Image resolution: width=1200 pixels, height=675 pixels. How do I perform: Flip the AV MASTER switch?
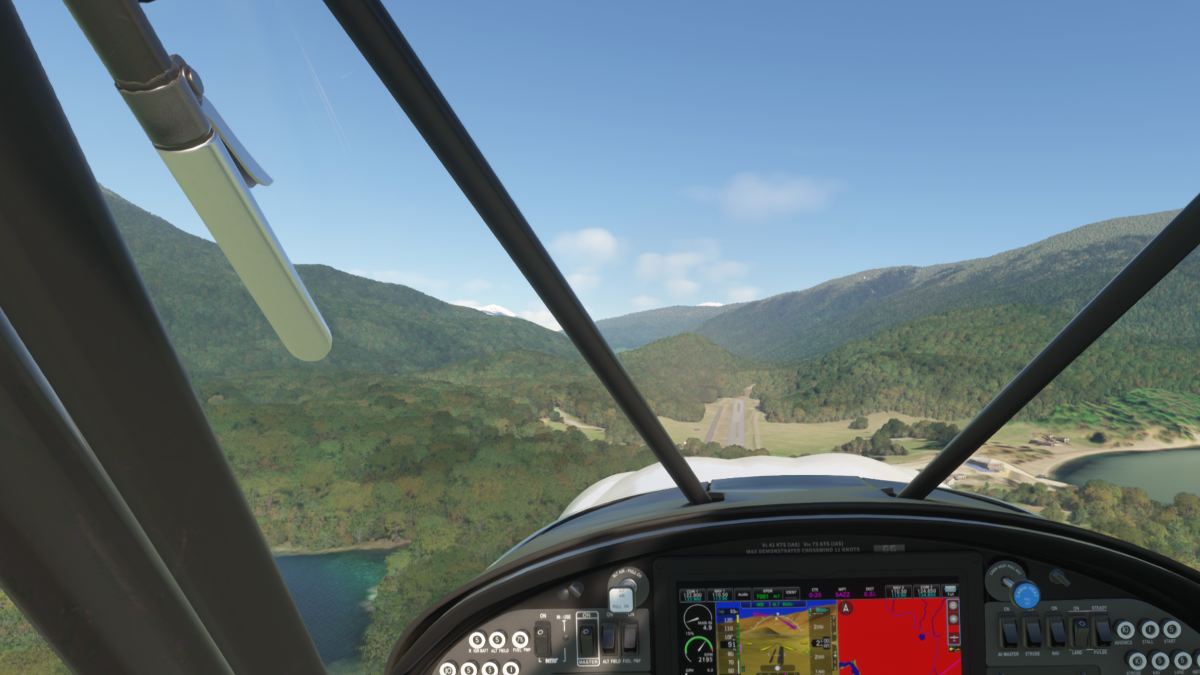pyautogui.click(x=1009, y=632)
